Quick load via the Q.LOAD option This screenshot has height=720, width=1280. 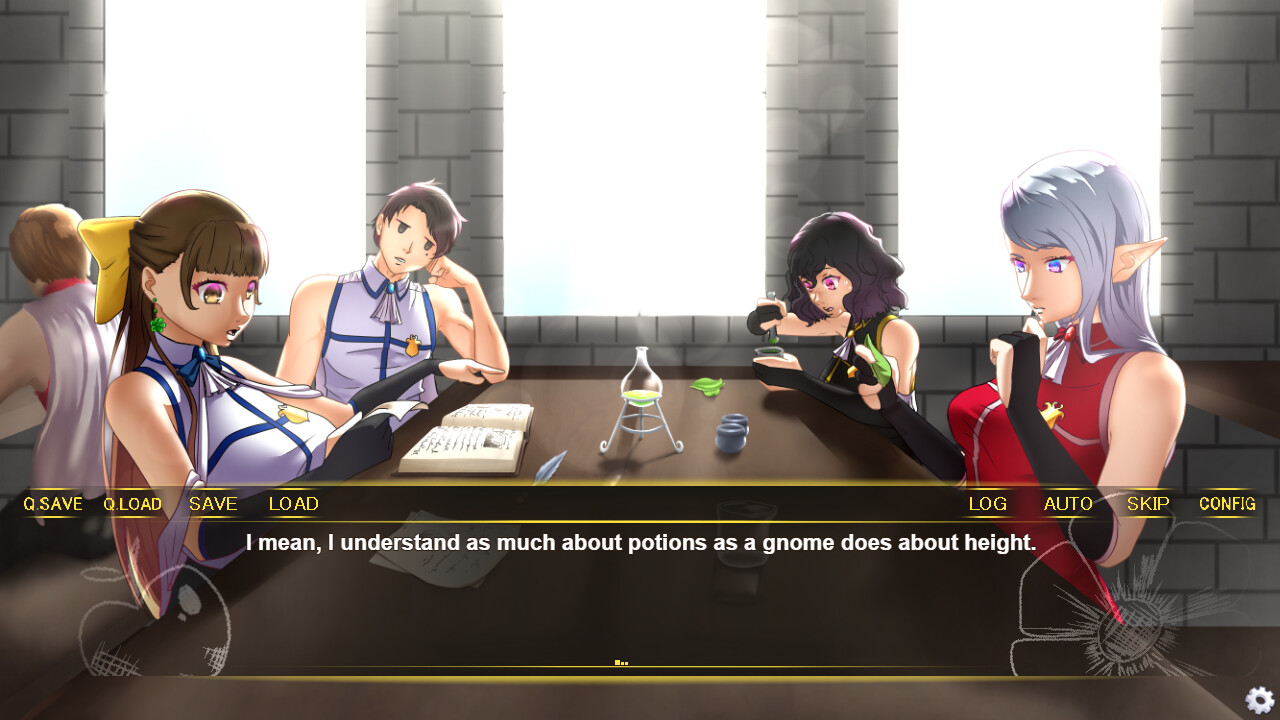coord(133,504)
